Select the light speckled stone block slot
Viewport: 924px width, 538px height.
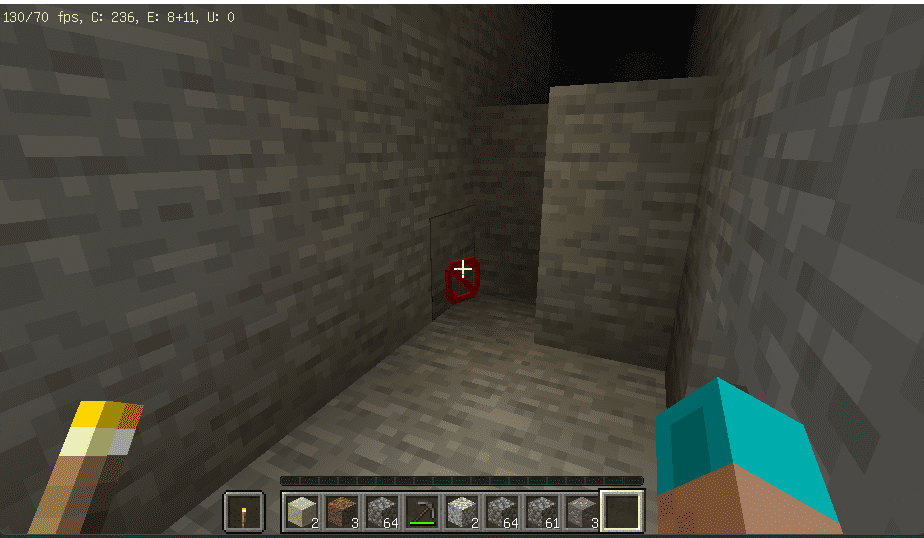tap(460, 512)
